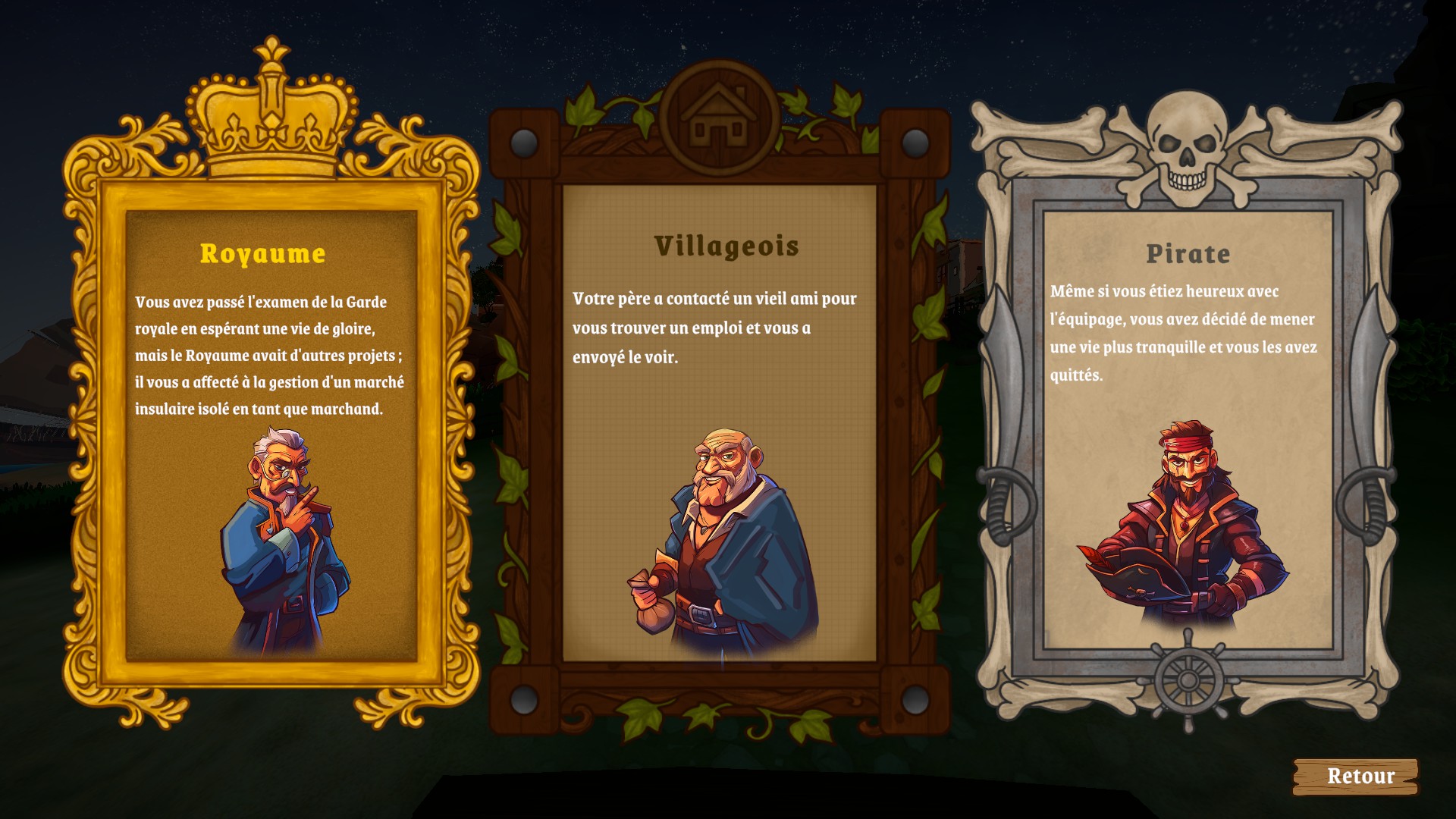Screen dimensions: 1456x819
Task: Go back with the Retour button
Action: 1355,777
